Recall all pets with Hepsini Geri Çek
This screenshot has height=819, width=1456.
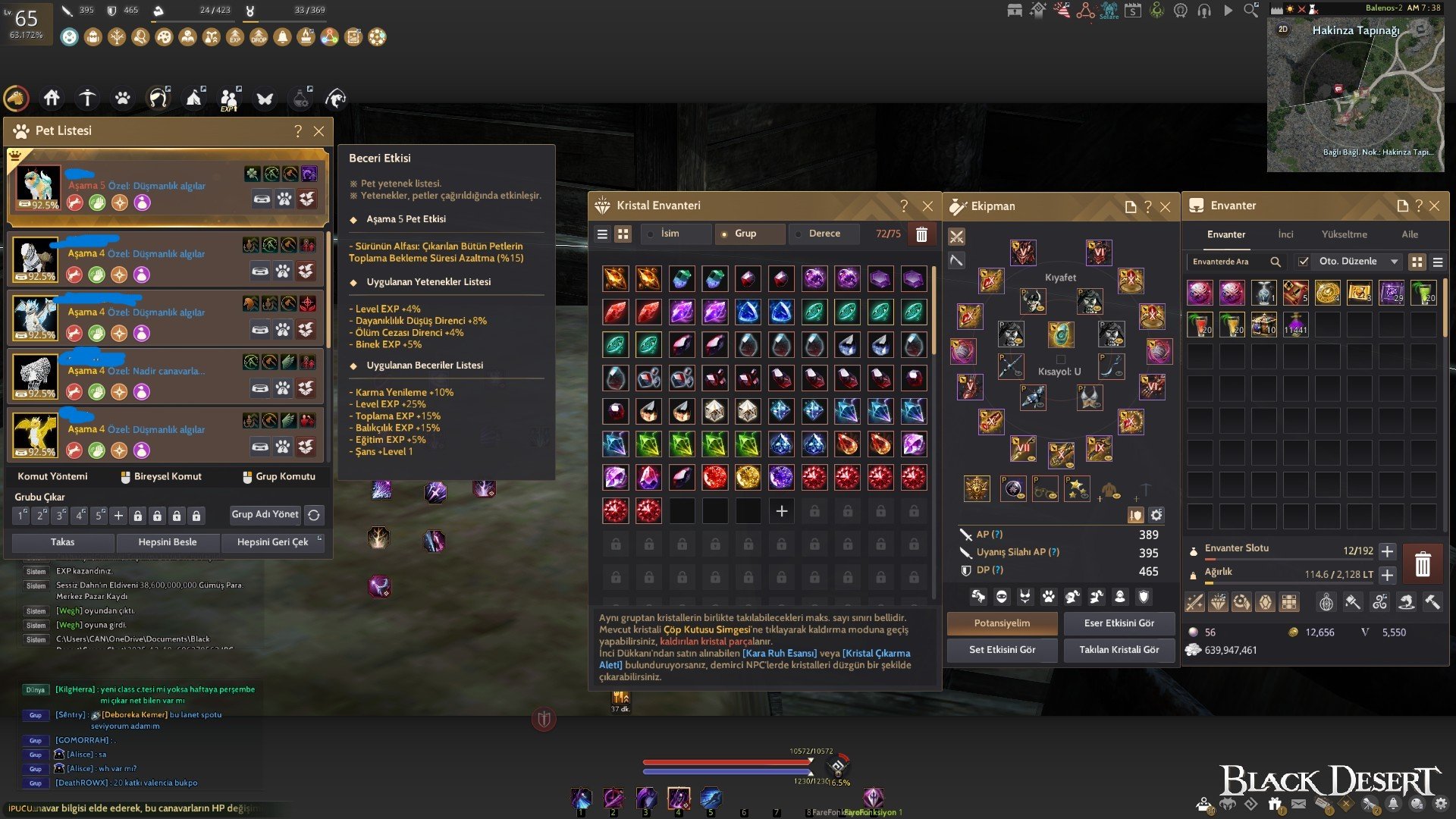tap(272, 542)
